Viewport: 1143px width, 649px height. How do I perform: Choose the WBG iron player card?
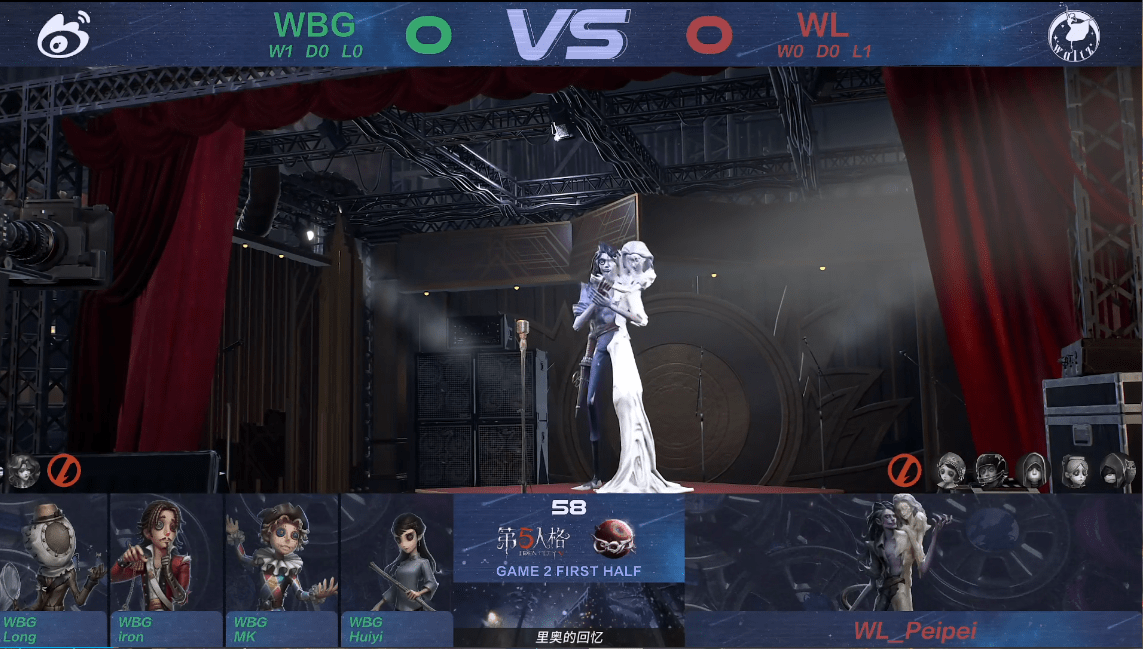point(166,570)
